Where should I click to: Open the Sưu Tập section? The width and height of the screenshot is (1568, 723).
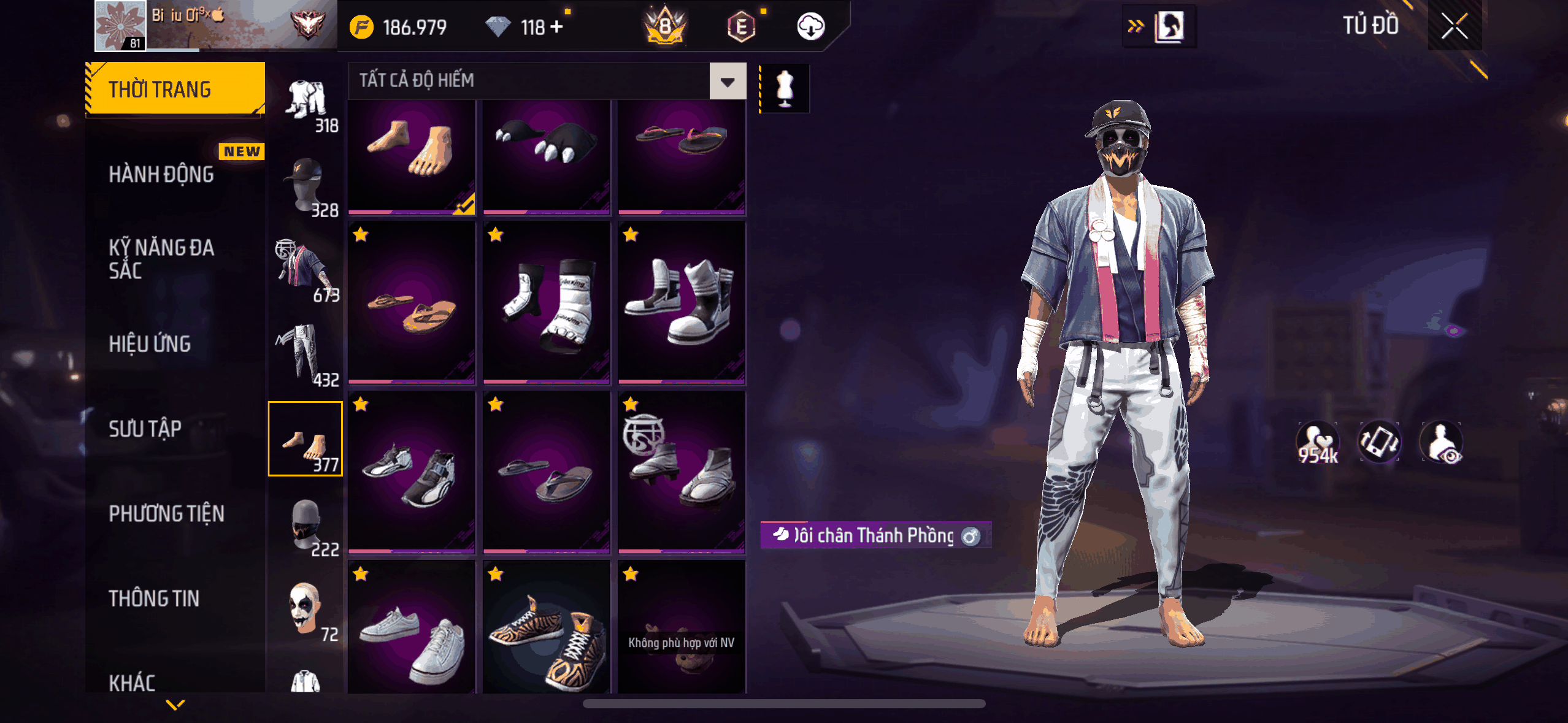tap(145, 429)
